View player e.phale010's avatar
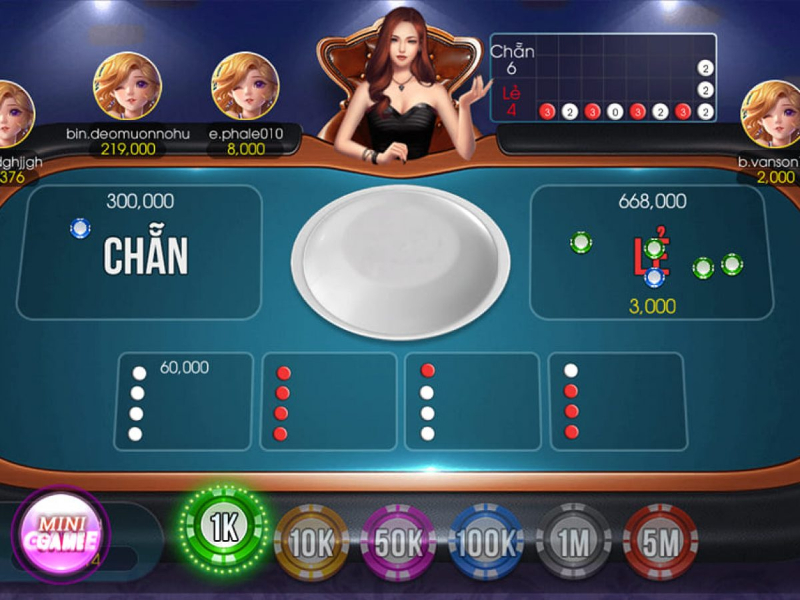The width and height of the screenshot is (800, 600). pyautogui.click(x=245, y=86)
